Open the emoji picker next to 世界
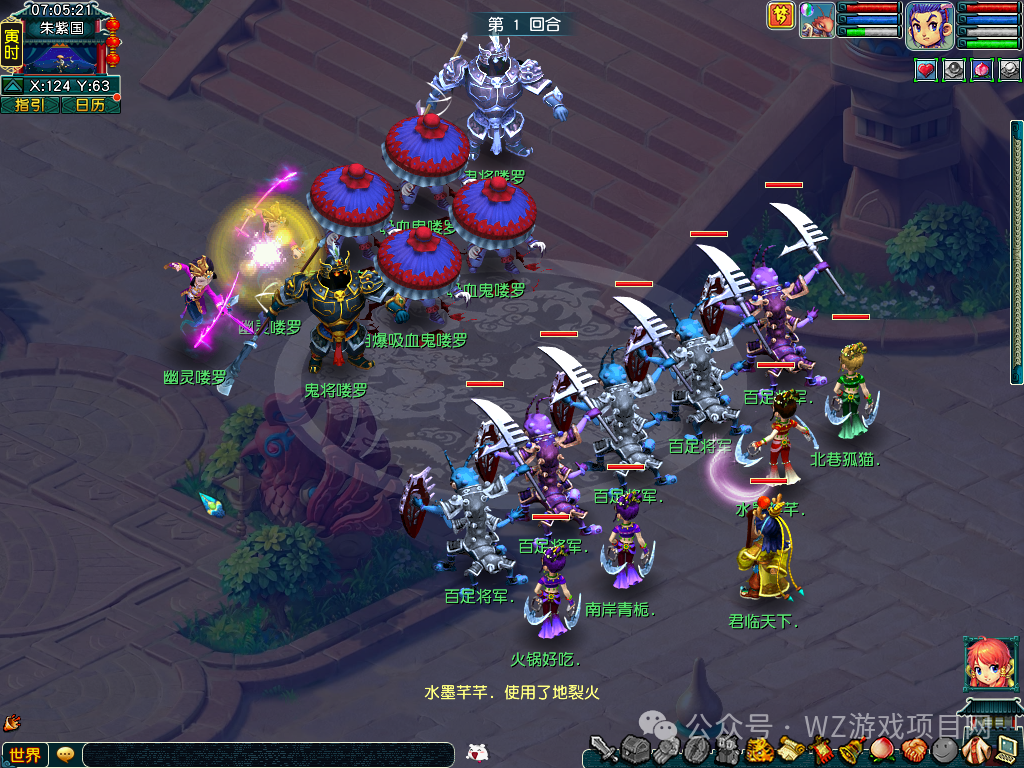The height and width of the screenshot is (768, 1024). [66, 754]
